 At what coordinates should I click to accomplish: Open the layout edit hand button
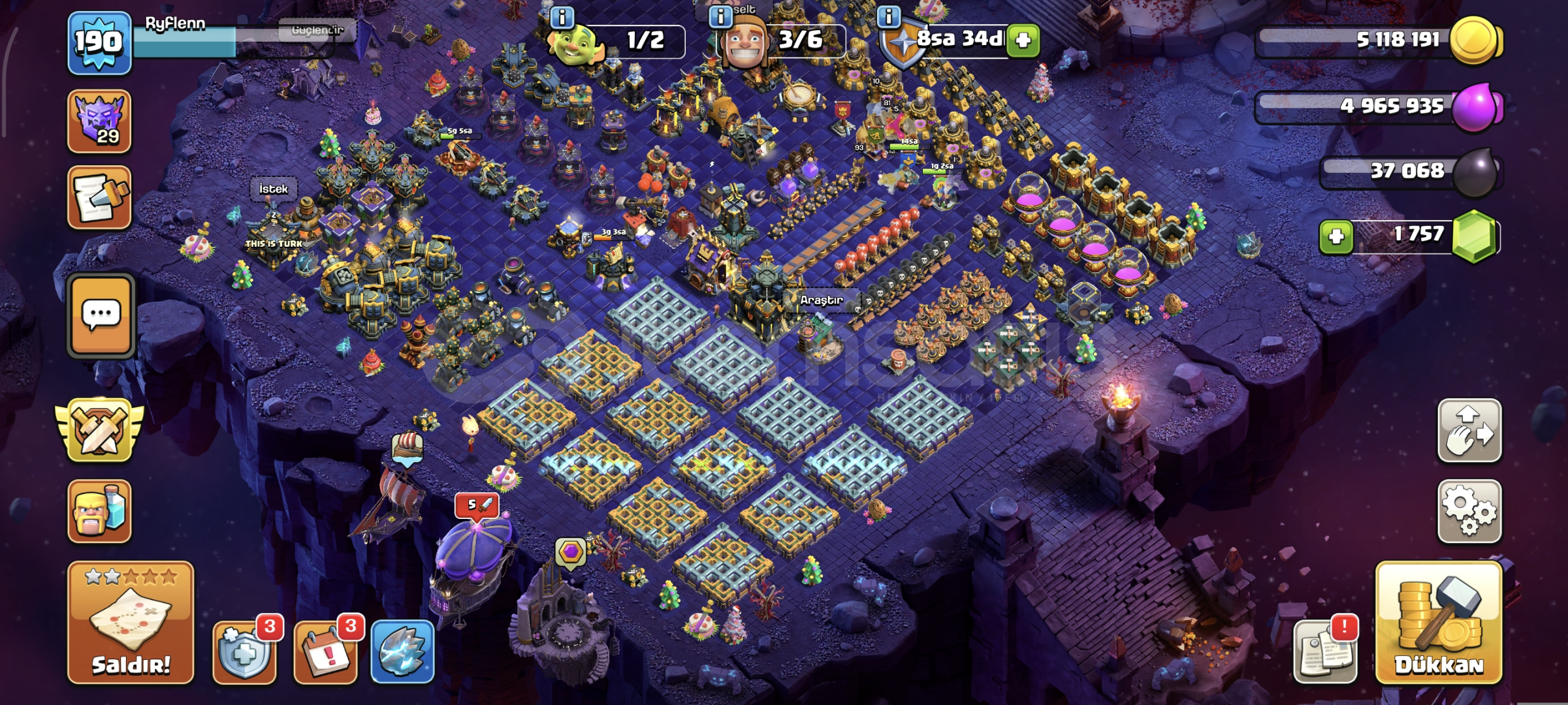tap(1469, 431)
